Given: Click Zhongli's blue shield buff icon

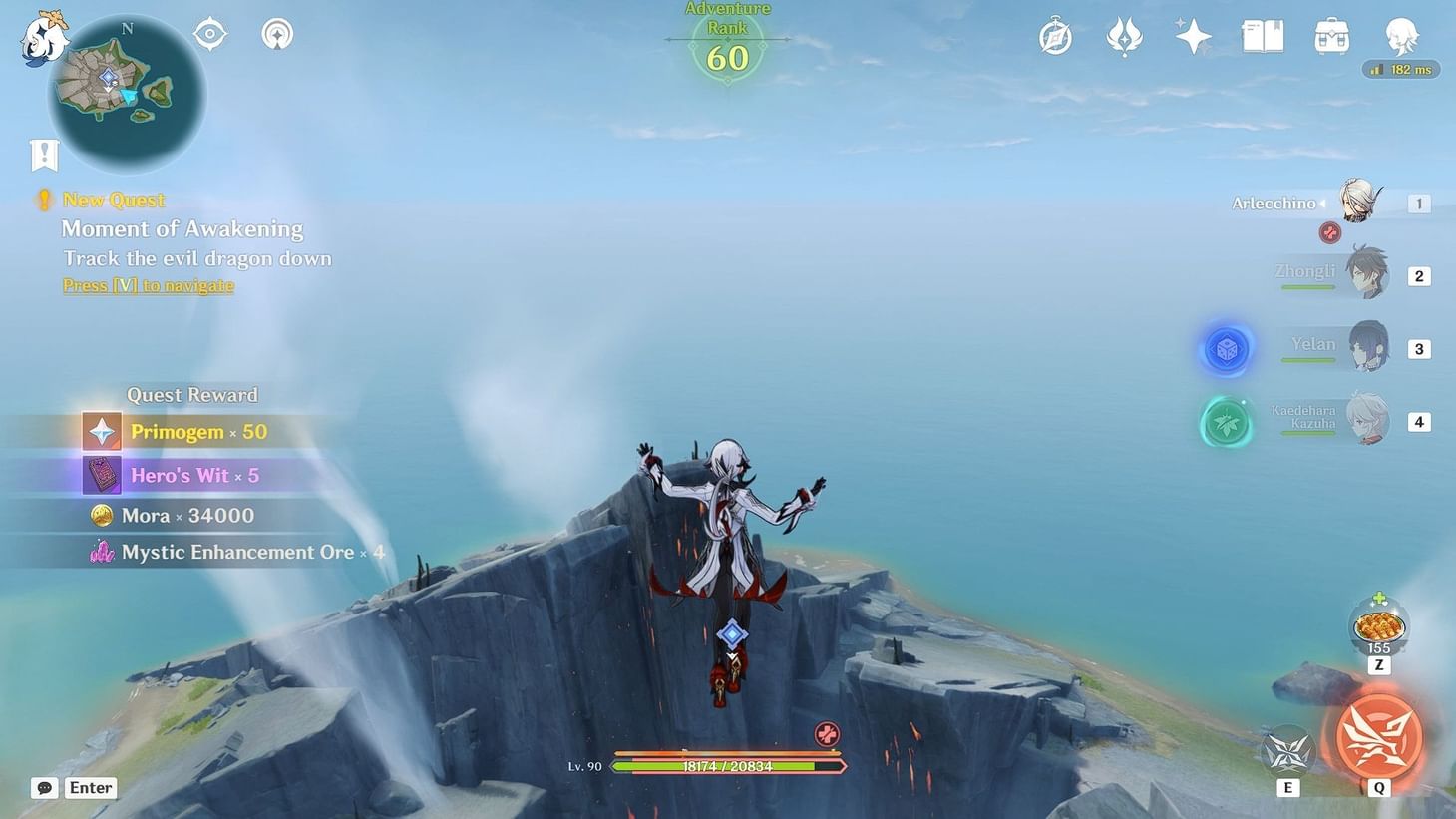Looking at the screenshot, I should coord(1226,348).
